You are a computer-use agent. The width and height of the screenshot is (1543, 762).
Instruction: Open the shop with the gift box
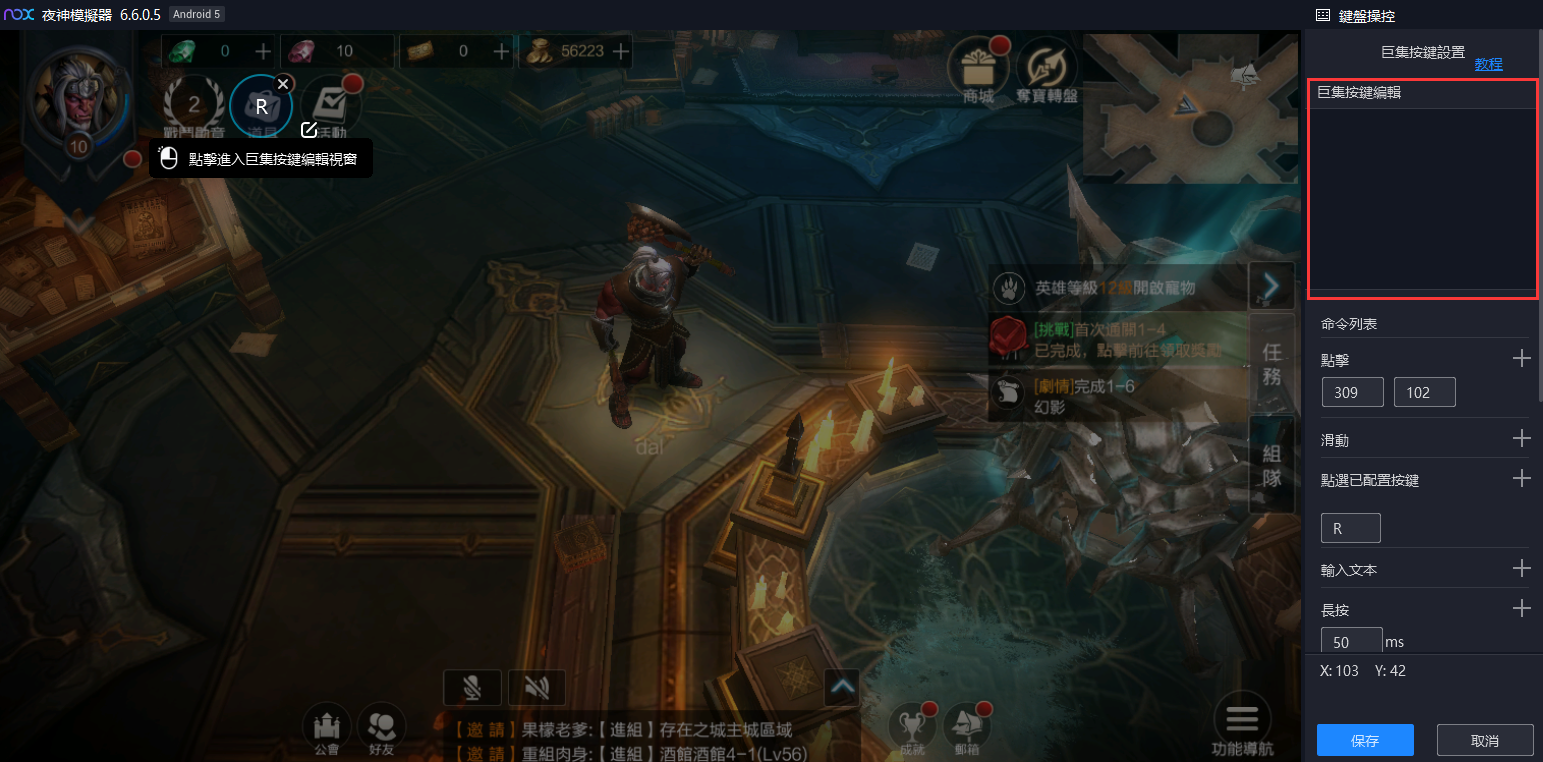click(977, 68)
